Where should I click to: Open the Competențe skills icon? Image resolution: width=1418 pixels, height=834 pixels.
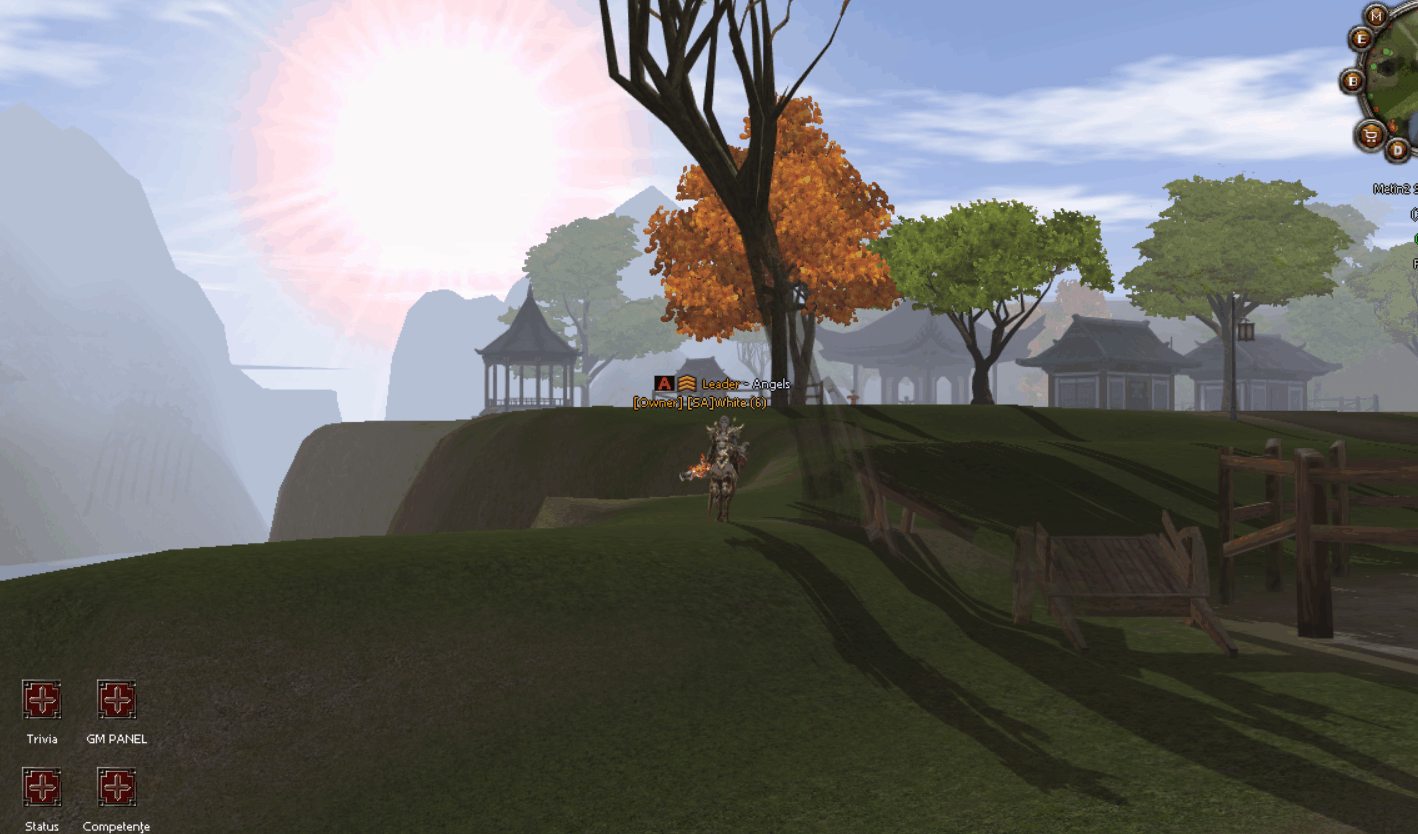[116, 787]
